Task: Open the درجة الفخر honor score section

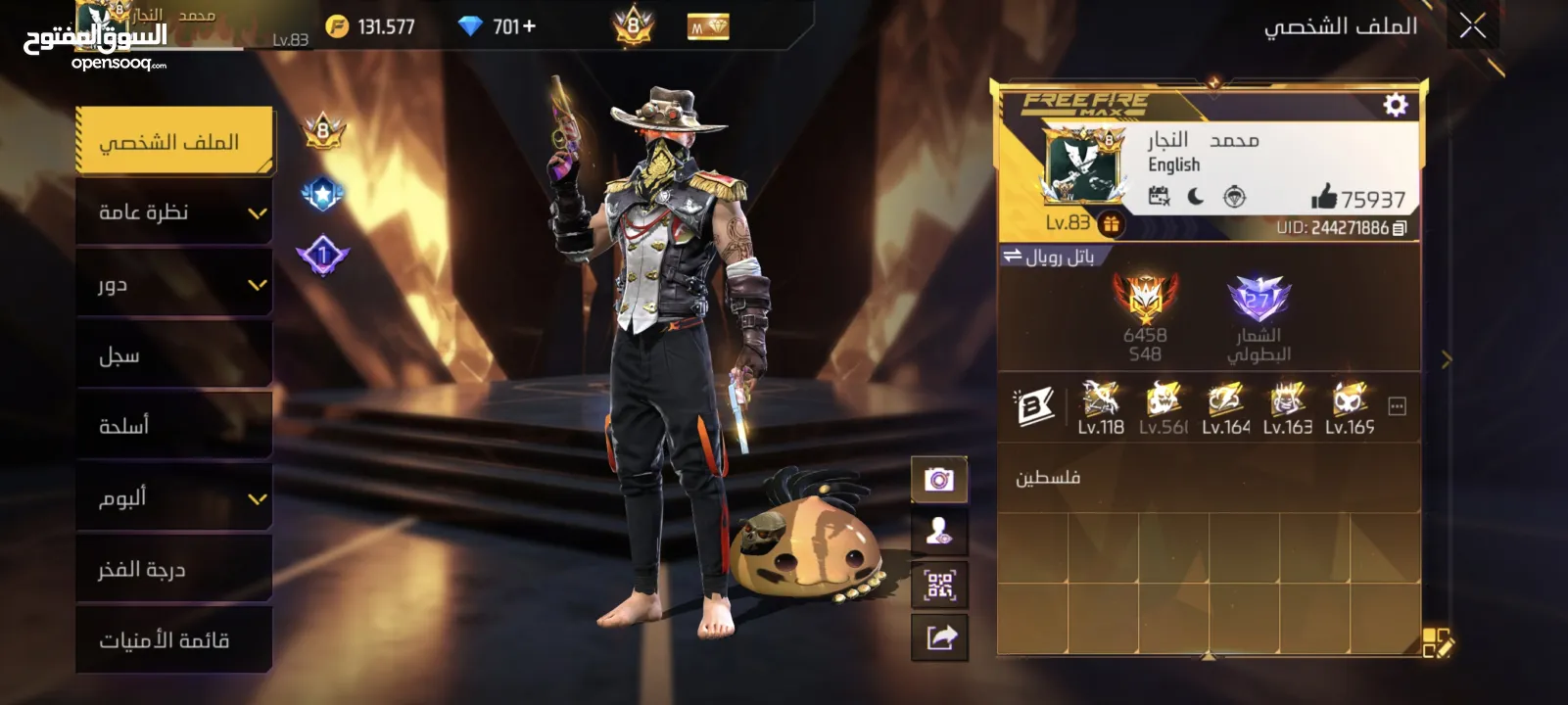Action: pyautogui.click(x=174, y=569)
